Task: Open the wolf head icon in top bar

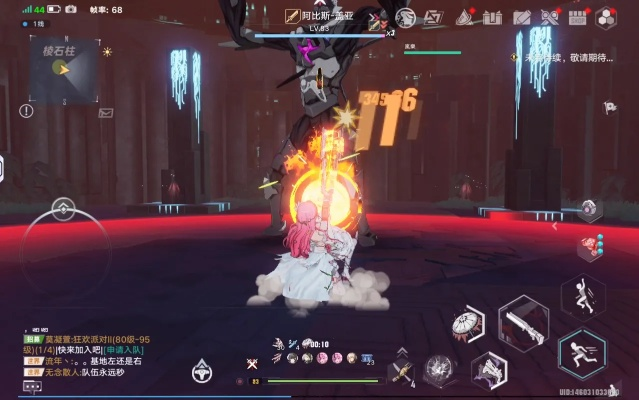Action: (405, 17)
